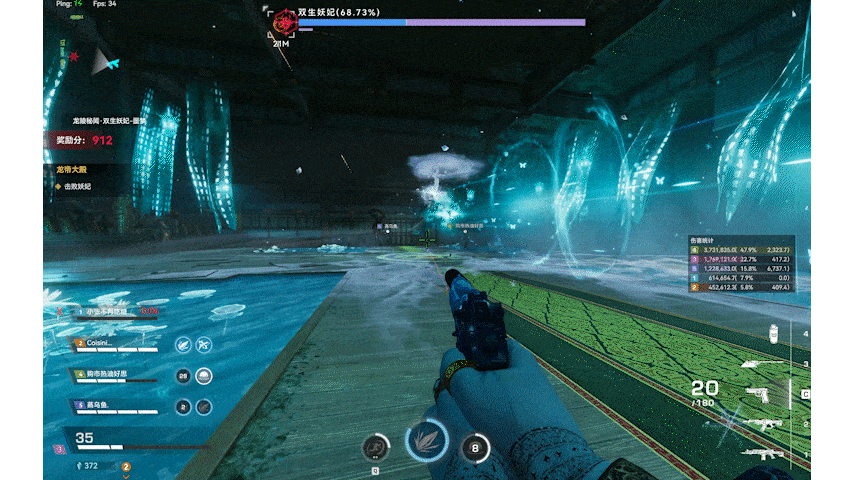
Task: Trigger the ability showing cooldown 8
Action: click(474, 448)
